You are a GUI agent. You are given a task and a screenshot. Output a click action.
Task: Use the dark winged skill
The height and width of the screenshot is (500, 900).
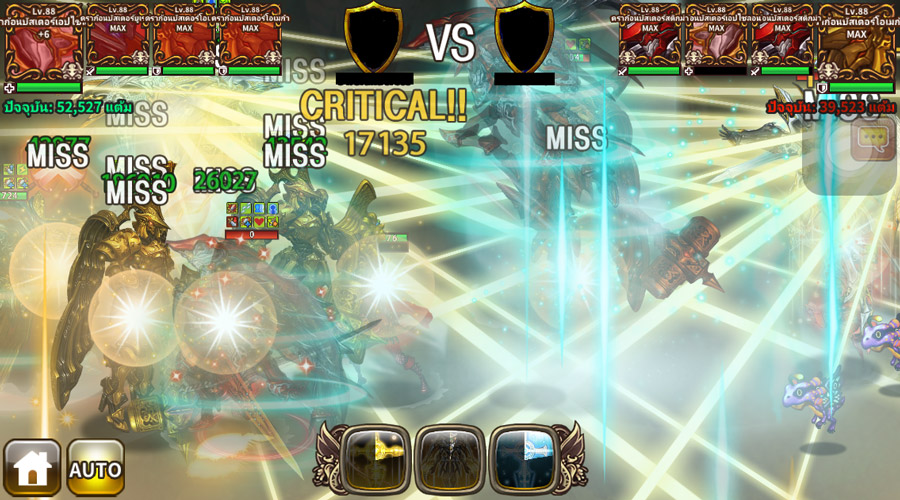tap(449, 459)
